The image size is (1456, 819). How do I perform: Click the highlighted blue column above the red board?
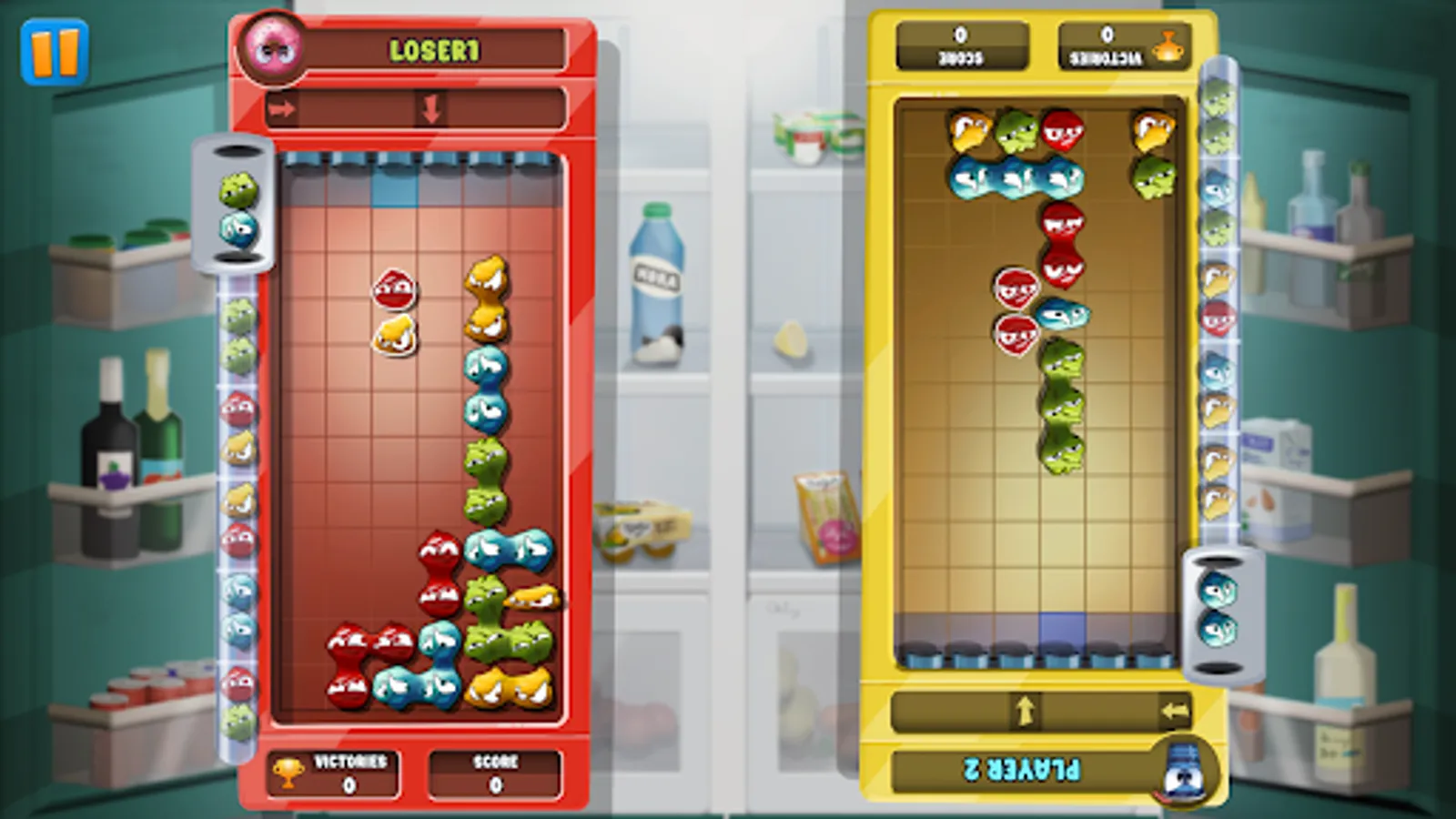pos(393,191)
